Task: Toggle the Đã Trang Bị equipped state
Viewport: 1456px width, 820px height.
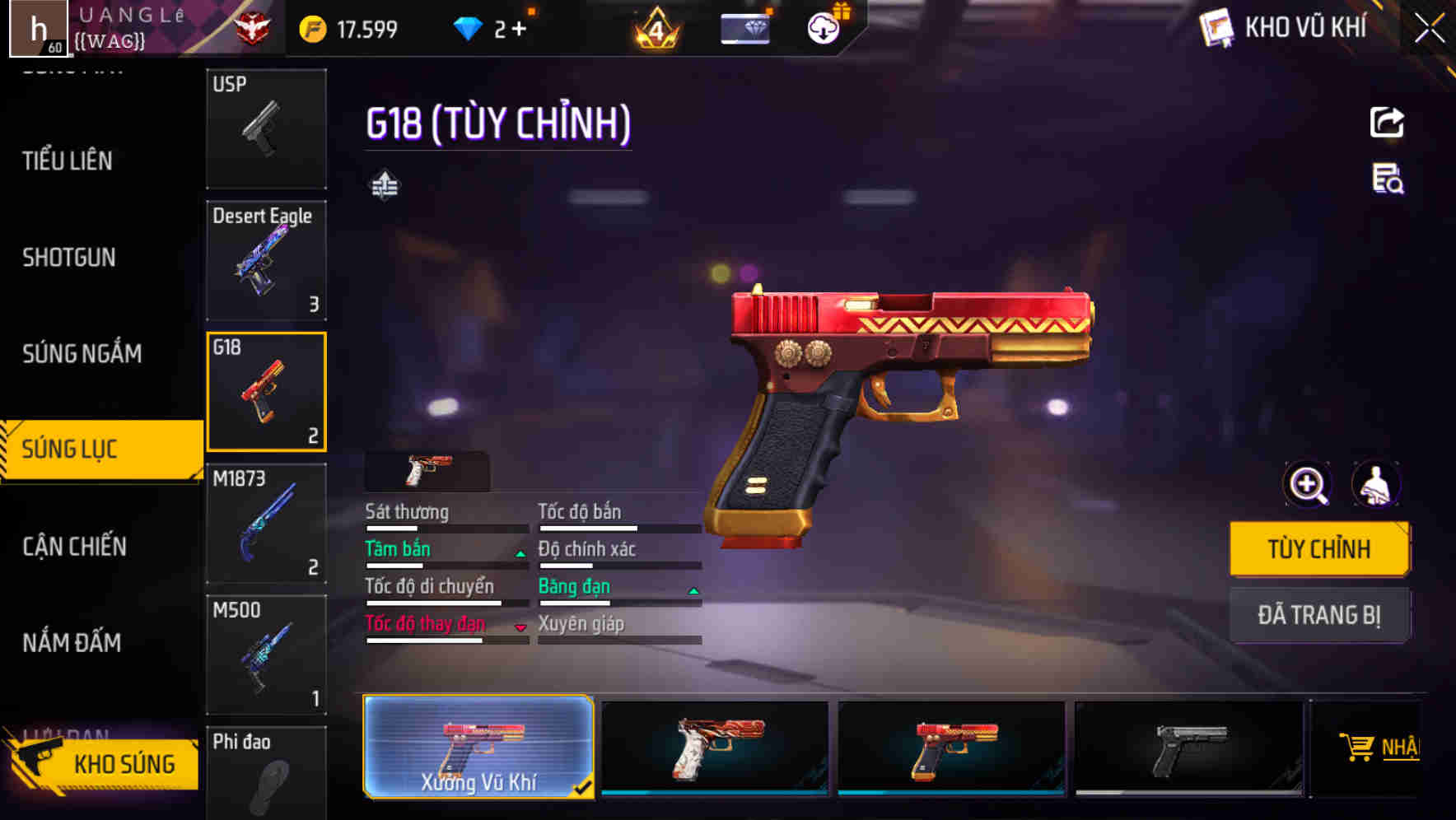Action: pyautogui.click(x=1319, y=615)
